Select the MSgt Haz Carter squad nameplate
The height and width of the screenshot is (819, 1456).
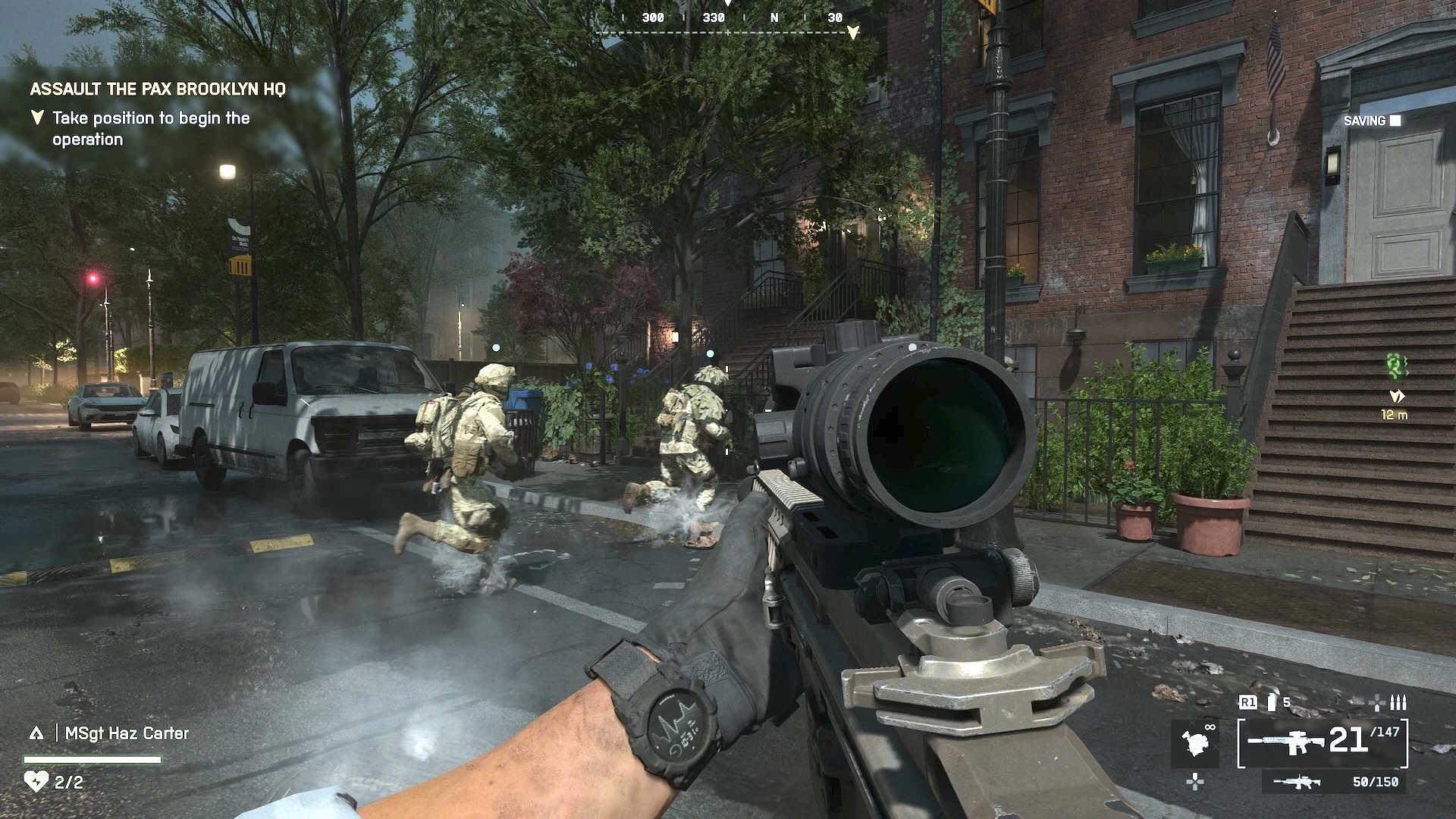[127, 733]
